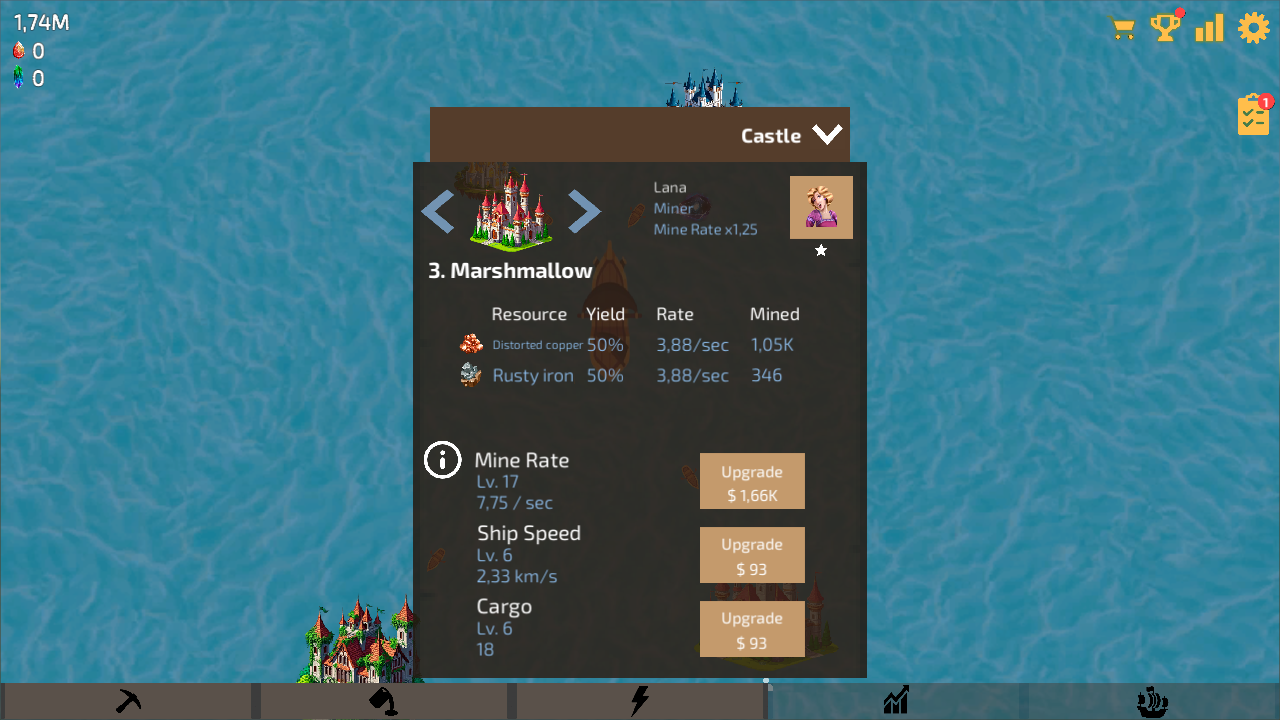Screen dimensions: 1280x720
Task: Click the Distorted copper resource icon
Action: tap(470, 344)
